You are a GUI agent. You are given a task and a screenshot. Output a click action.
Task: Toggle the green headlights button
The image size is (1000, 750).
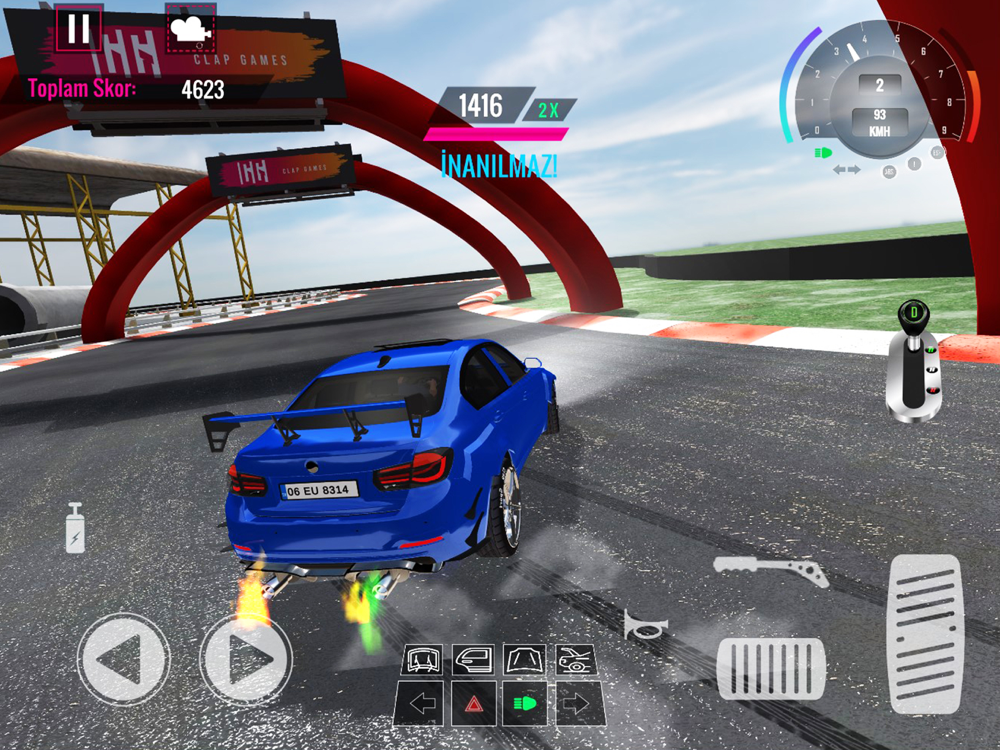[525, 703]
